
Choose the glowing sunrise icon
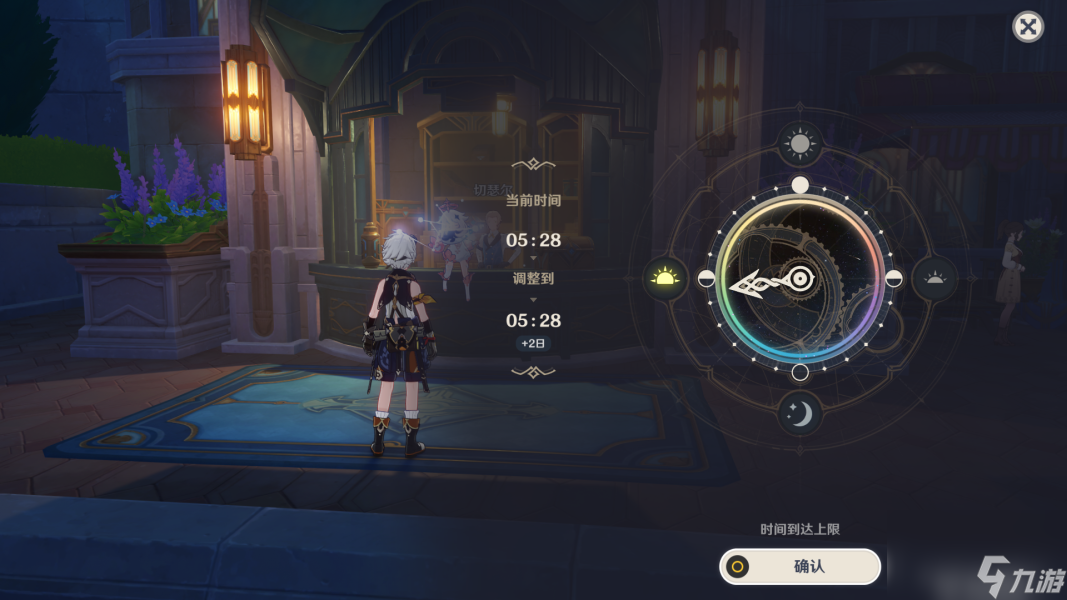(x=665, y=278)
